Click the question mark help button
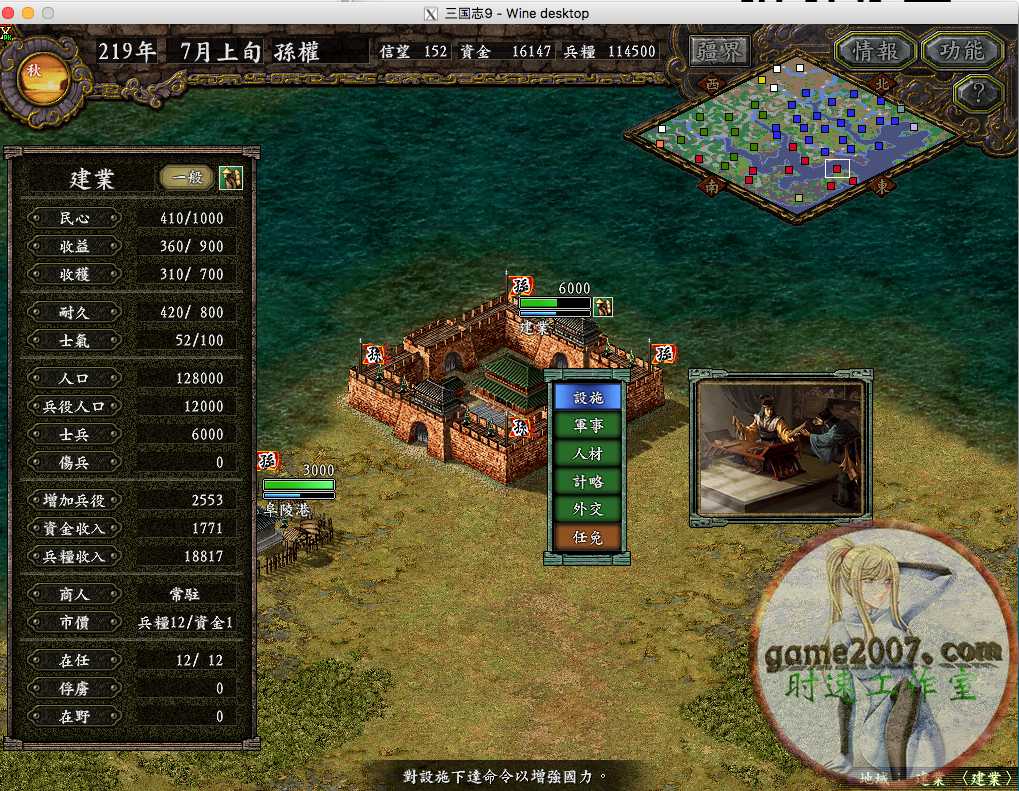1019x791 pixels. pos(972,94)
